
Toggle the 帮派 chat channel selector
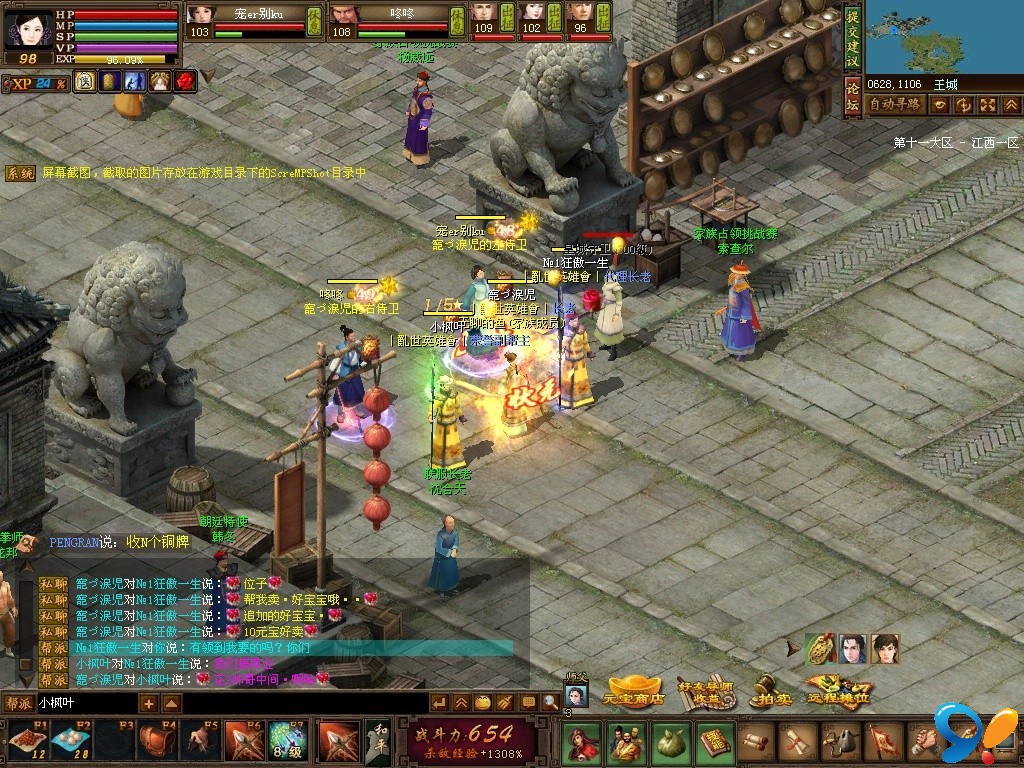pos(17,703)
